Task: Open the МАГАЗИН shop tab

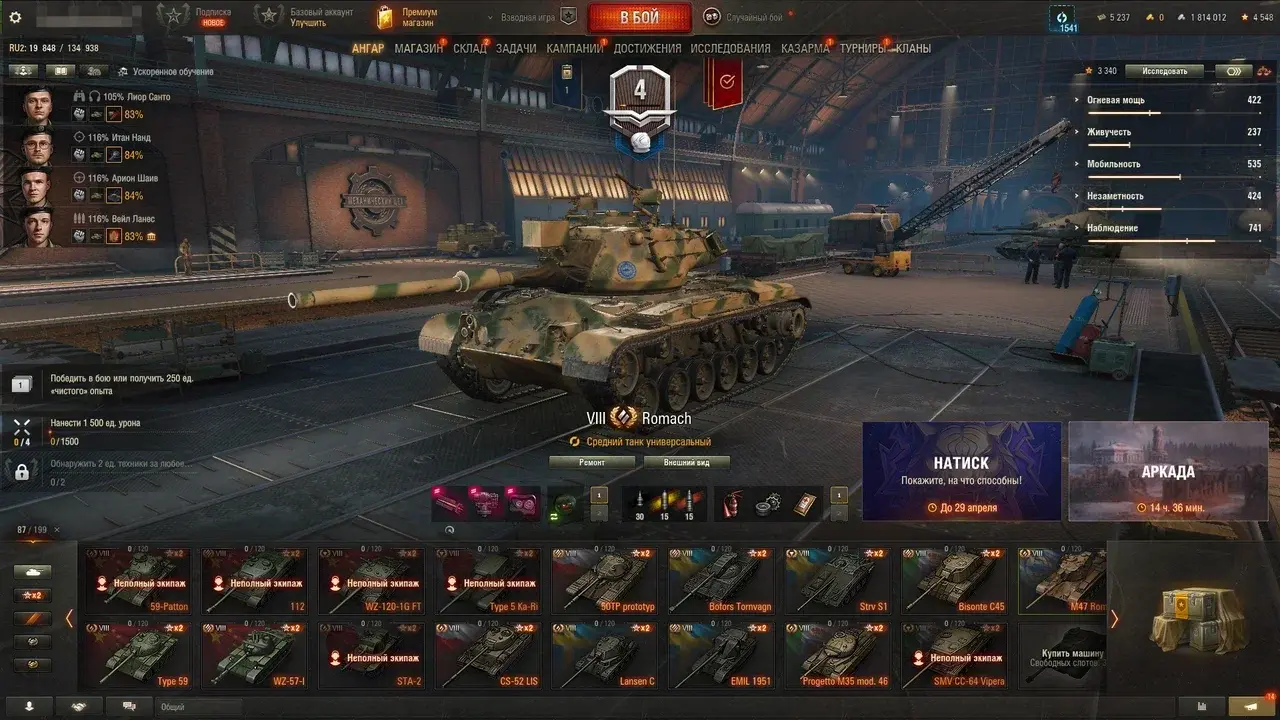Action: click(418, 48)
